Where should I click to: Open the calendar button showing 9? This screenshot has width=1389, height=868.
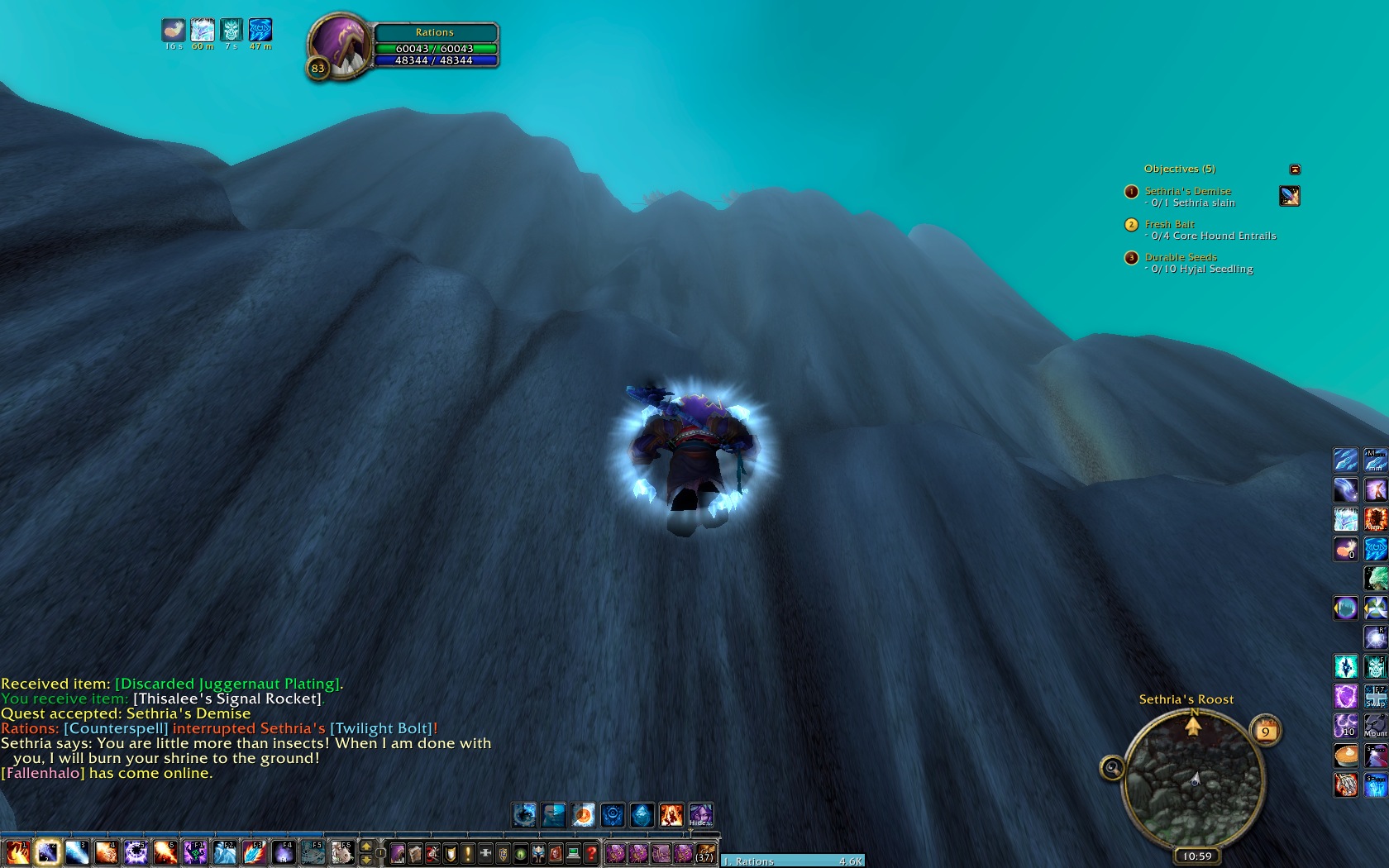click(x=1265, y=731)
